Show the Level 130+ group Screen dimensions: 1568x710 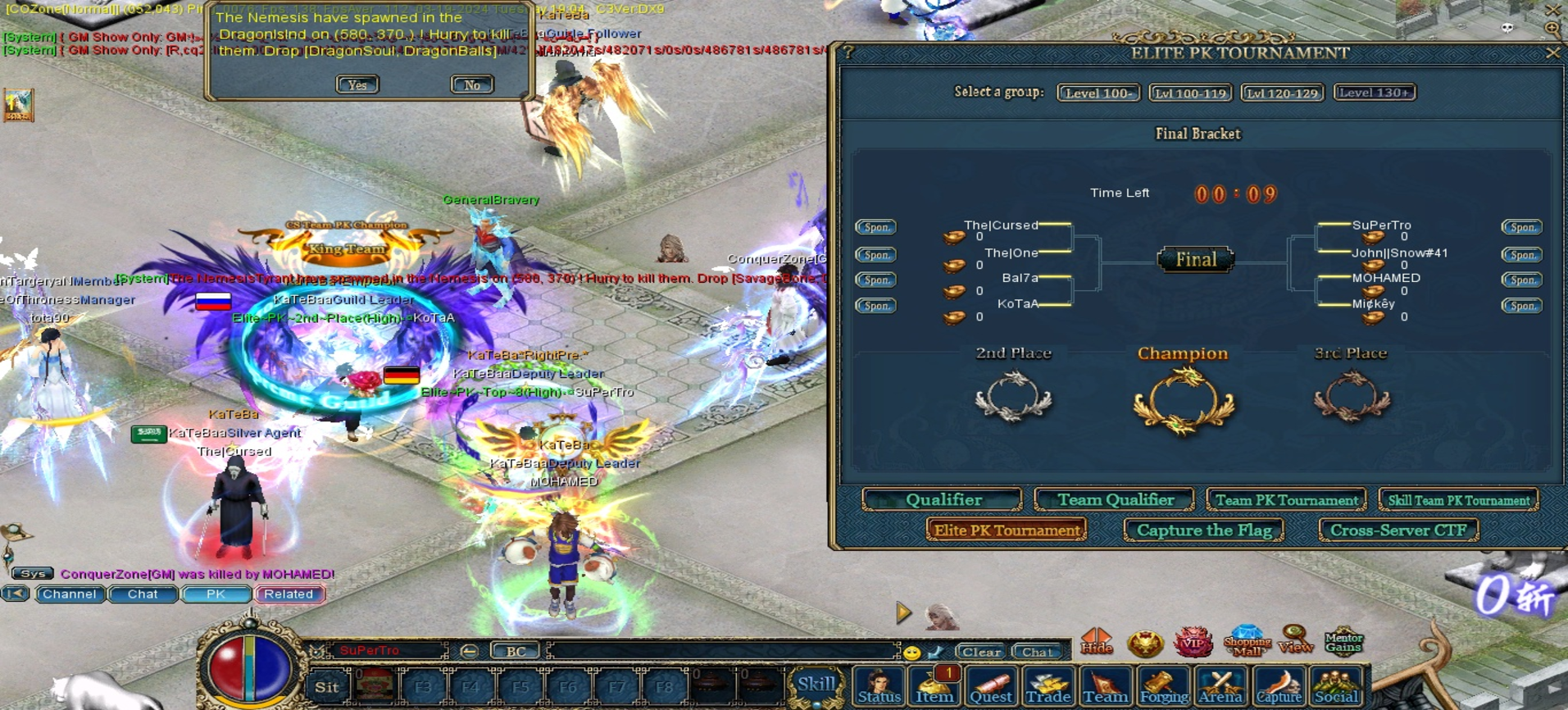[1375, 93]
